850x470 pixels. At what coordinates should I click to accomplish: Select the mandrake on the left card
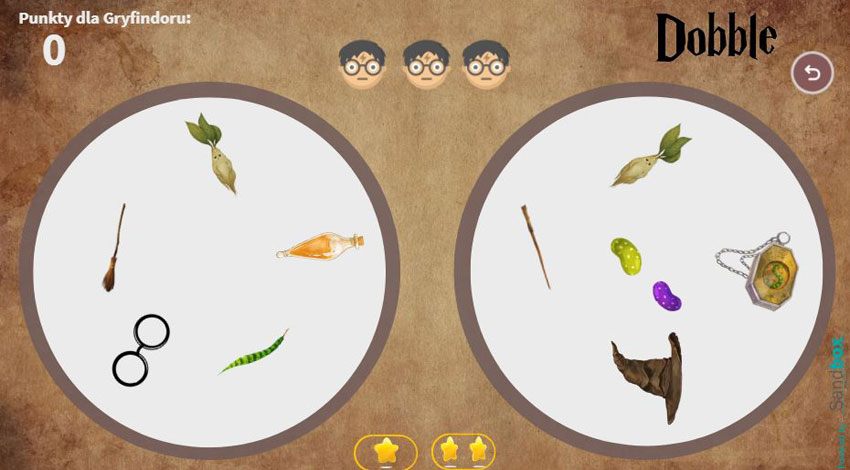click(217, 153)
